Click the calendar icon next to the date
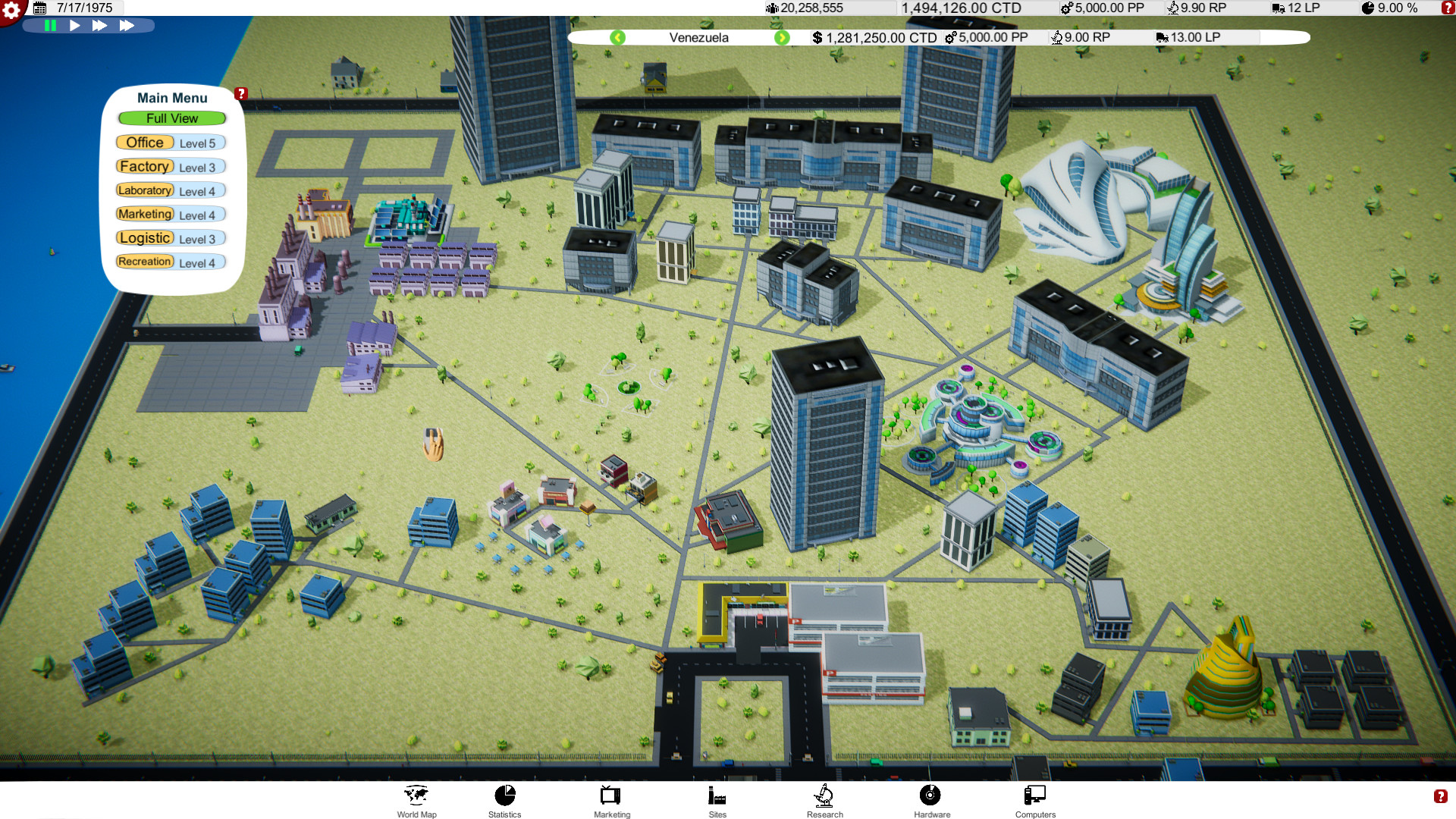 42,8
